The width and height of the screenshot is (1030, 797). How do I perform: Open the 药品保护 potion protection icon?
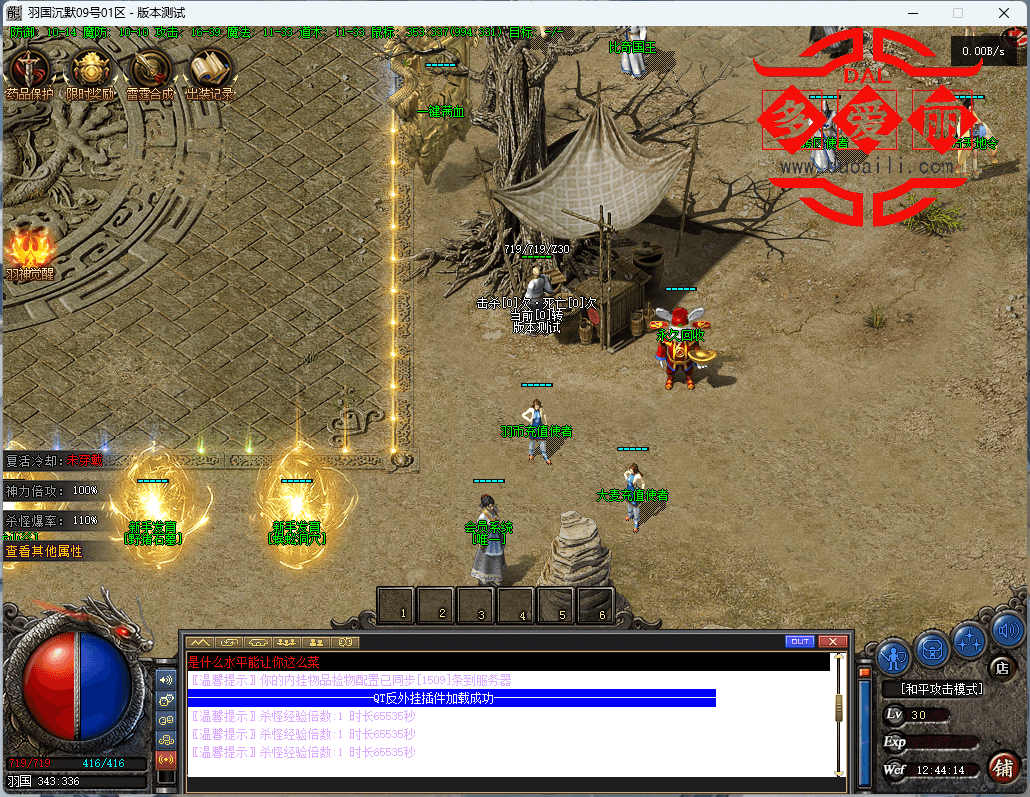pos(31,70)
